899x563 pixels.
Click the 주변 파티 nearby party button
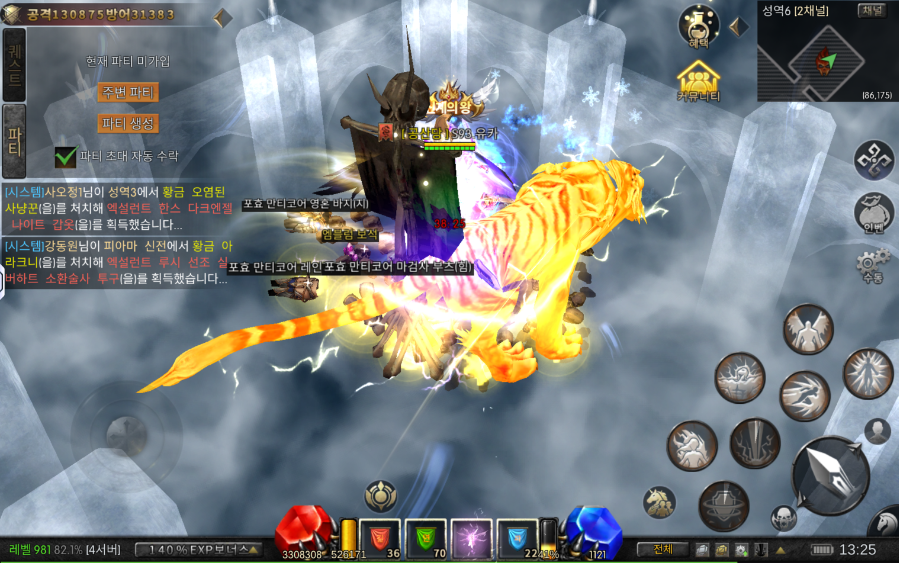pyautogui.click(x=128, y=92)
